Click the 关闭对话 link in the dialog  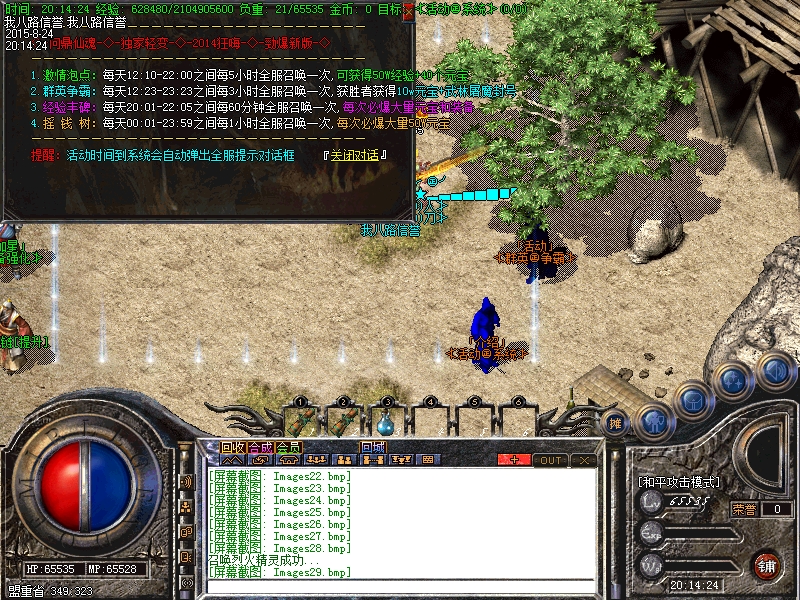click(354, 155)
